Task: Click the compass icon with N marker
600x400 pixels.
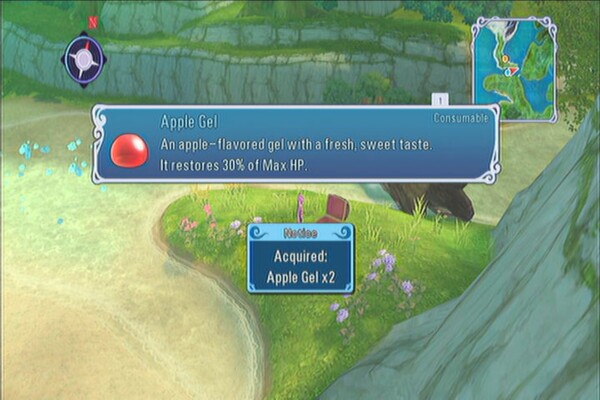Action: tap(84, 59)
